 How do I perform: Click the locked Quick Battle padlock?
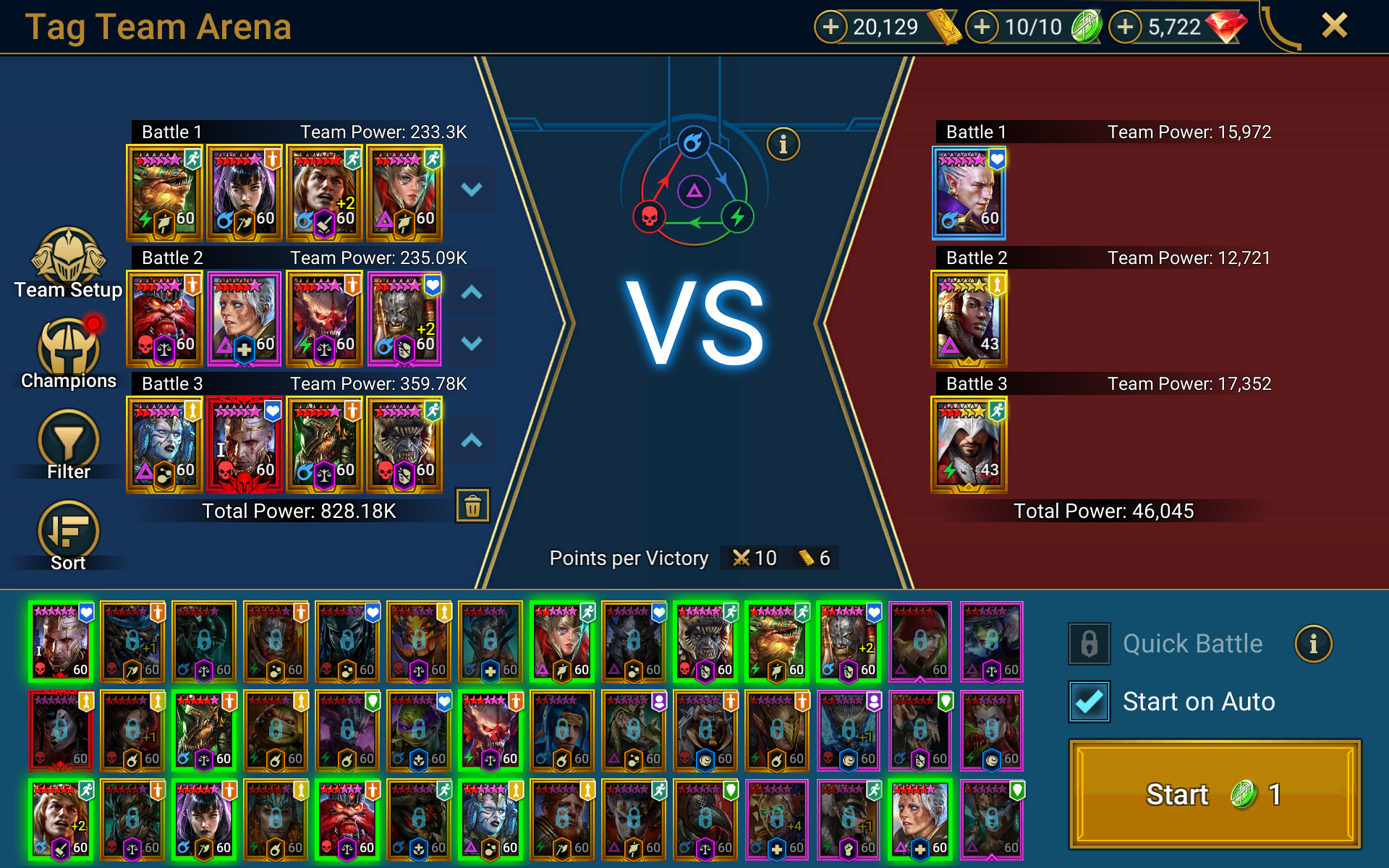(1089, 643)
